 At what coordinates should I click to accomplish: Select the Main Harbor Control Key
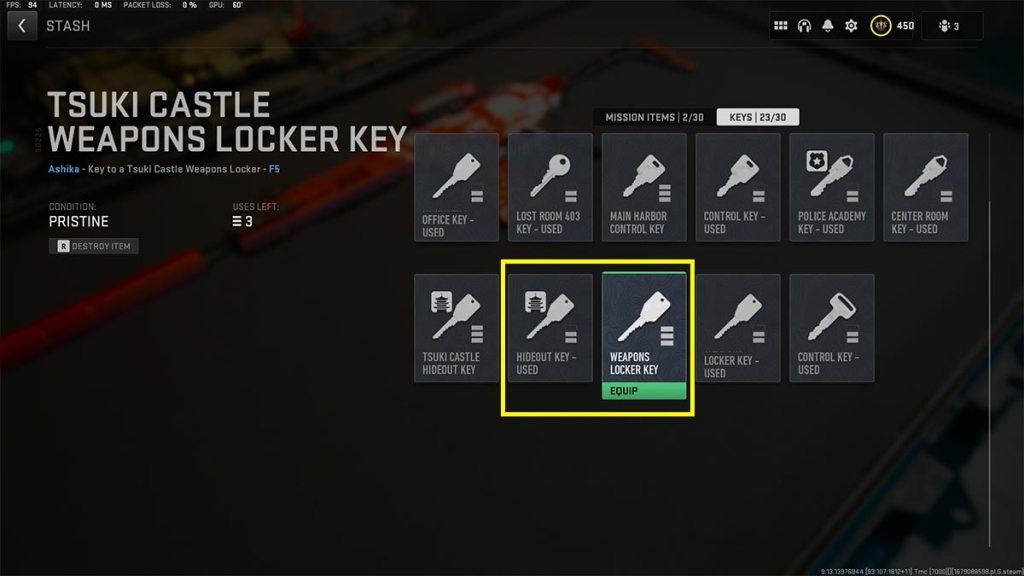[x=644, y=188]
